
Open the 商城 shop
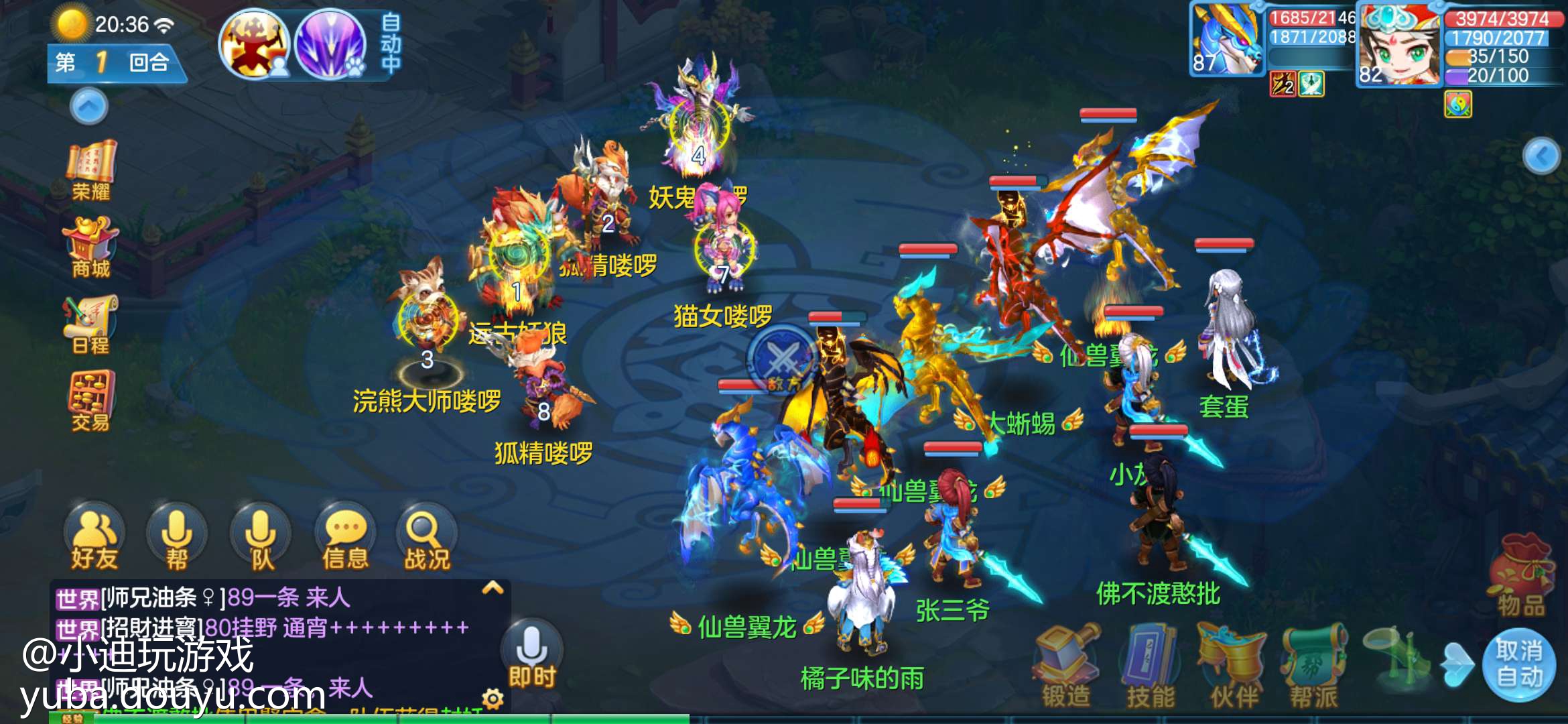point(91,247)
